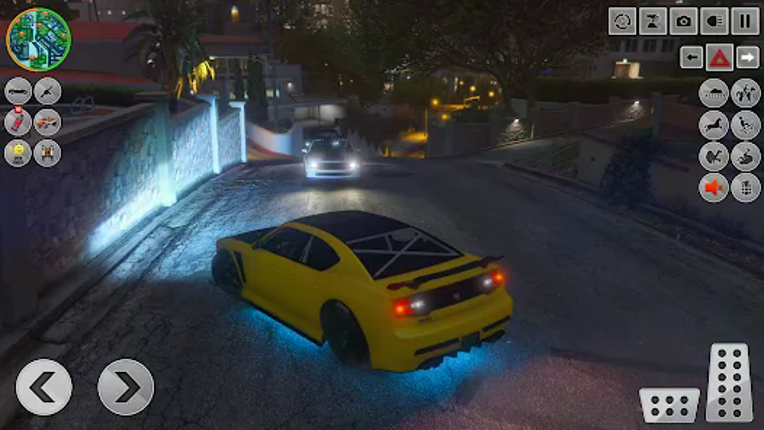764x430 pixels.
Task: Tap the camera view button
Action: pos(684,21)
